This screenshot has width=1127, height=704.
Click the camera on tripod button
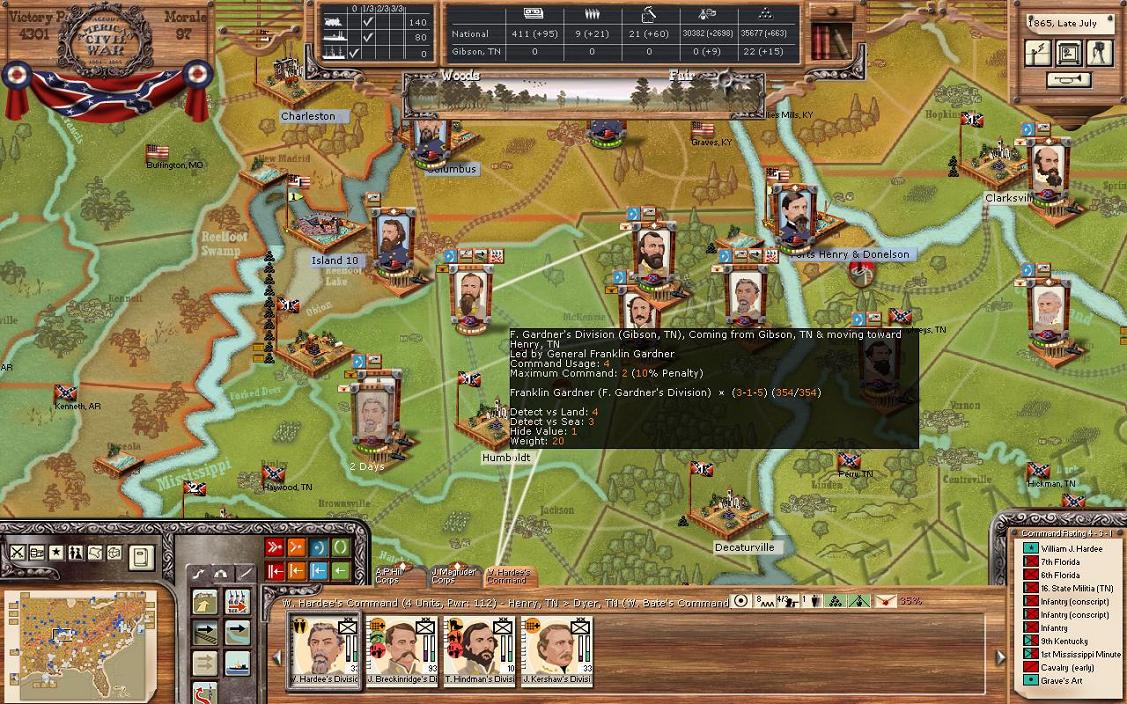pyautogui.click(x=1100, y=53)
